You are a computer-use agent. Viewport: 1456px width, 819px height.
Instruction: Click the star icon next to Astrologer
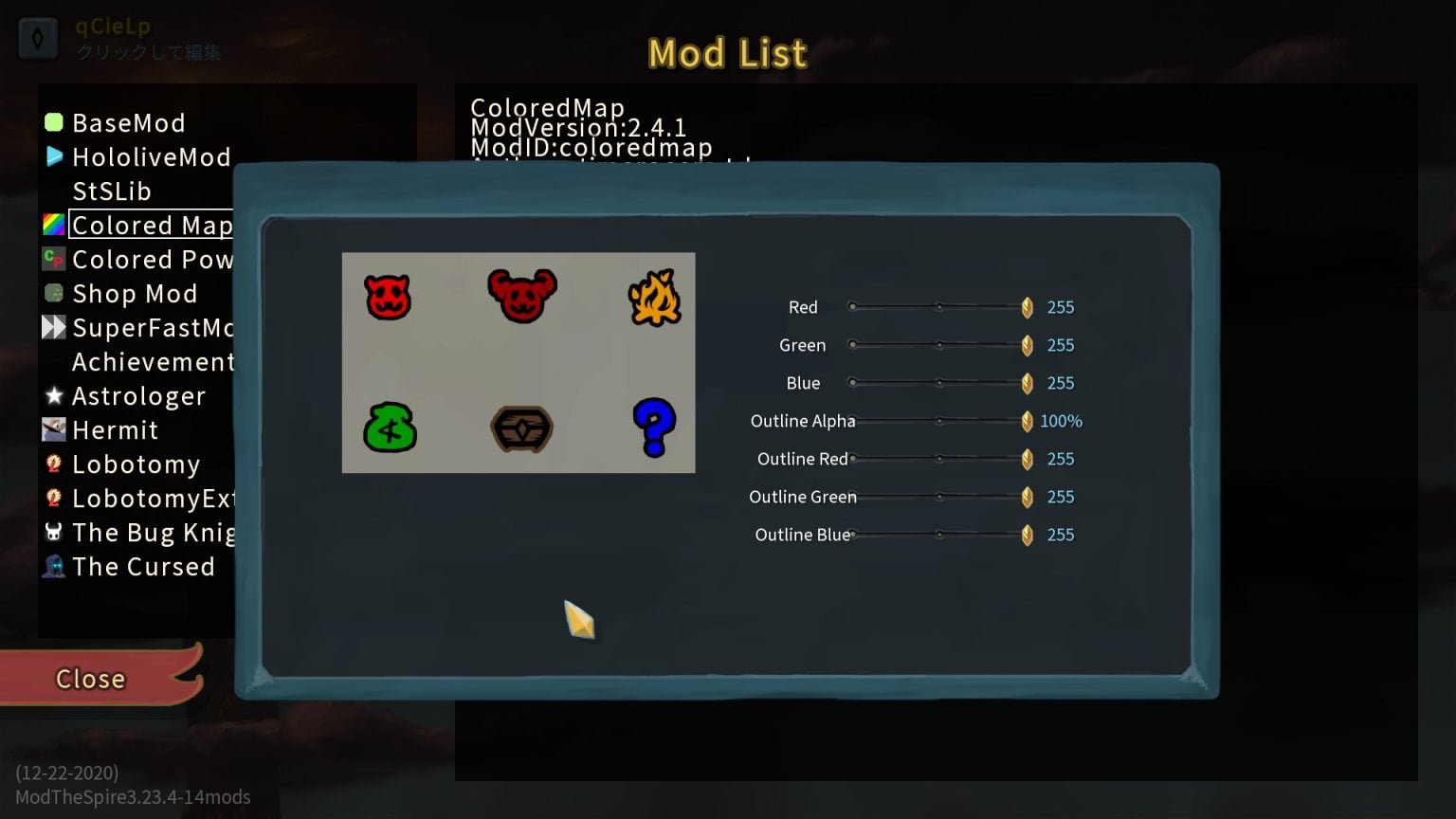pos(54,396)
